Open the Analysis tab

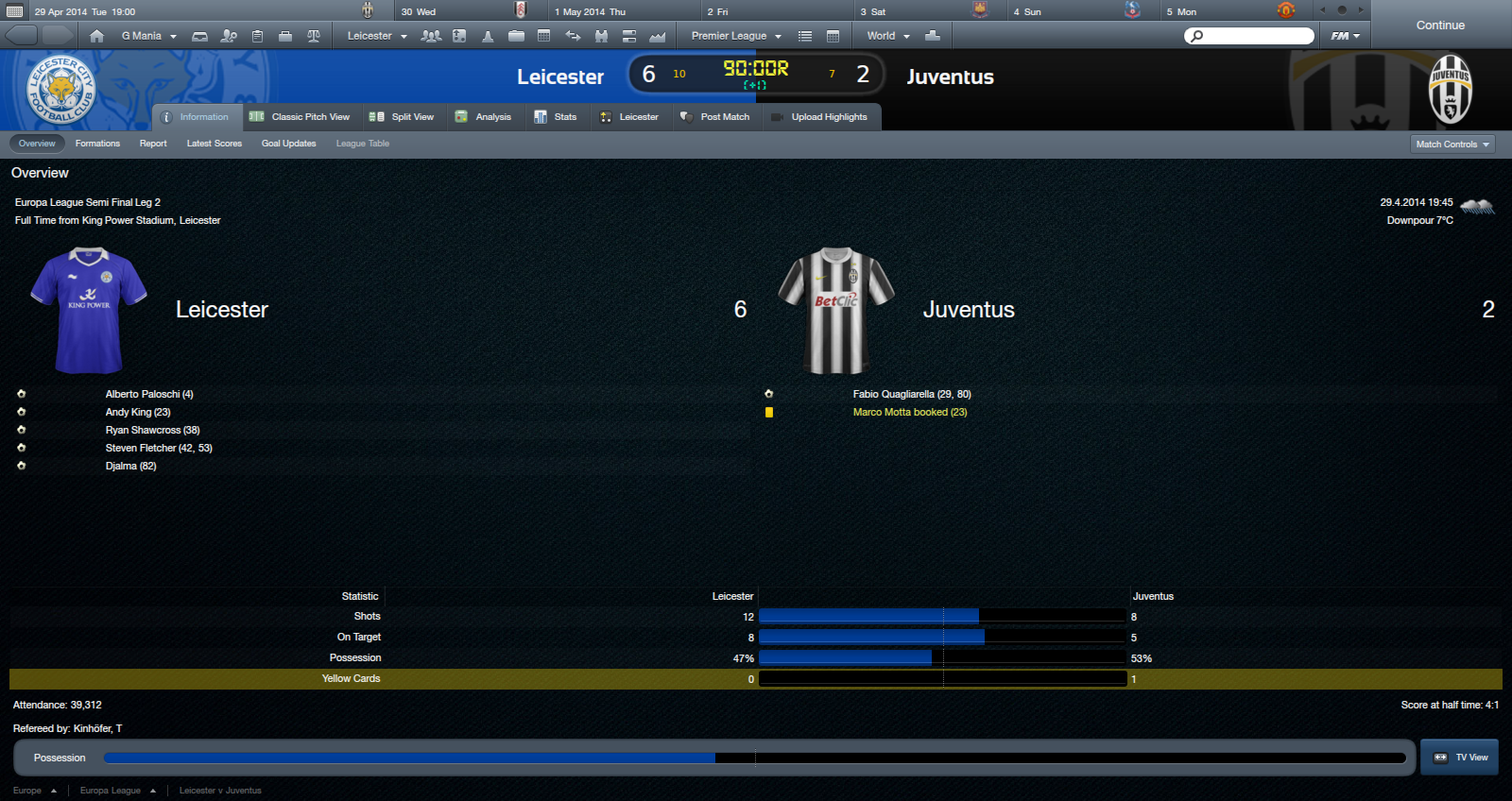click(483, 117)
